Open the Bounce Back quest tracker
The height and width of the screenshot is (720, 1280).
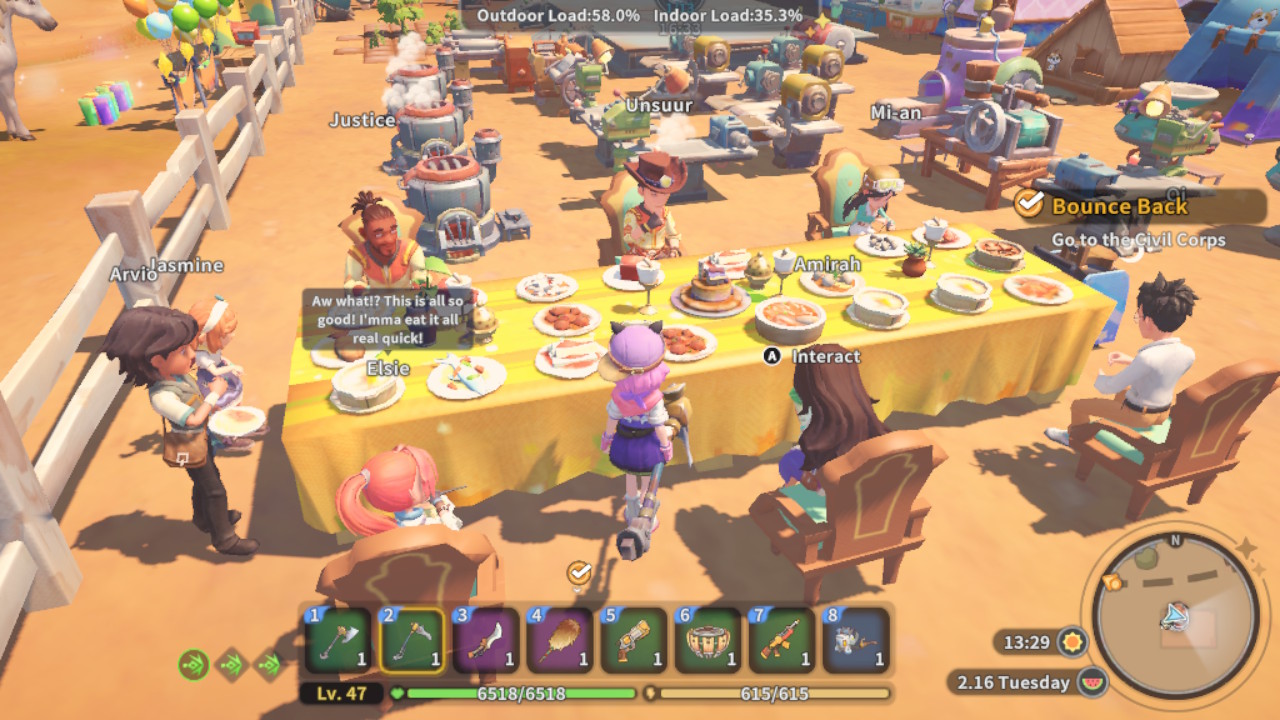1118,207
